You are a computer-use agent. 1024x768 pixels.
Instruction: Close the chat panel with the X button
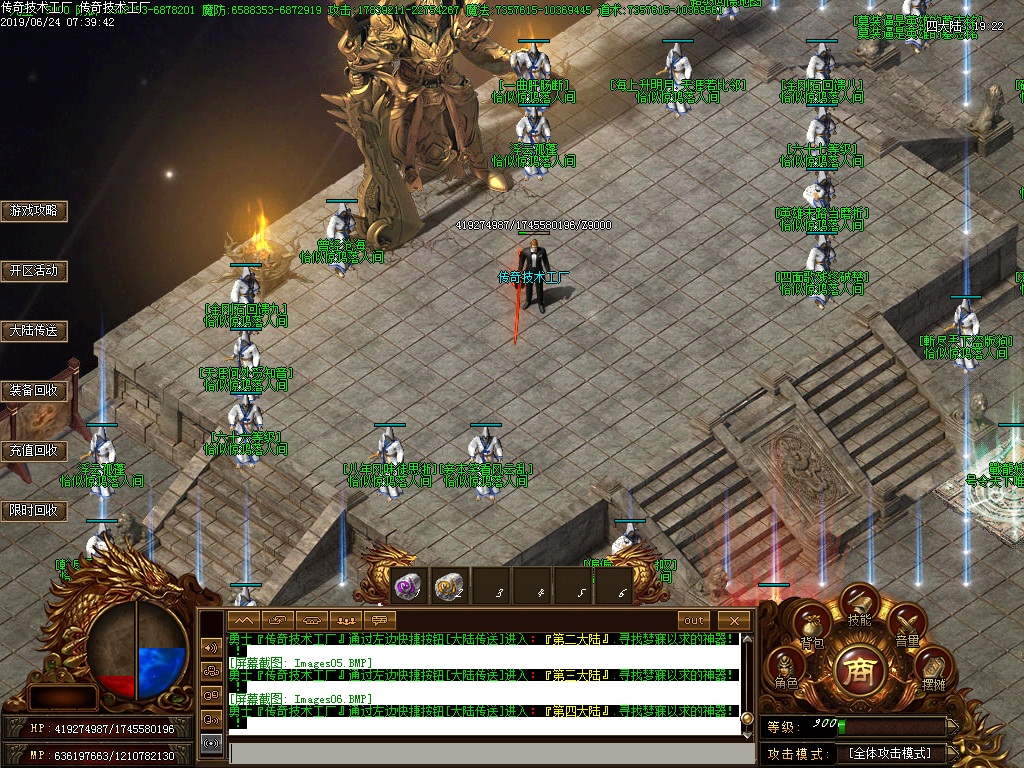734,621
